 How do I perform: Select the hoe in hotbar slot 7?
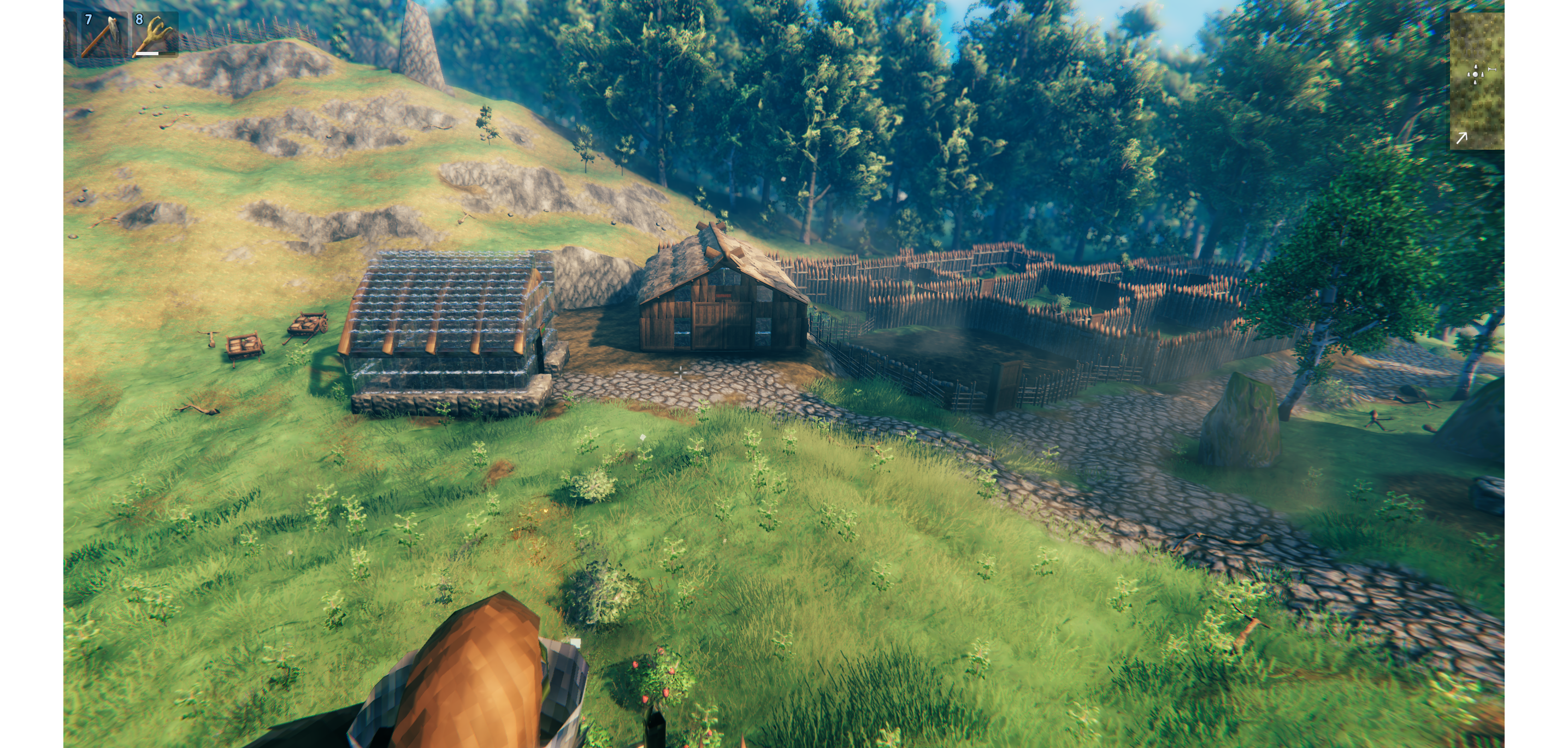(103, 36)
